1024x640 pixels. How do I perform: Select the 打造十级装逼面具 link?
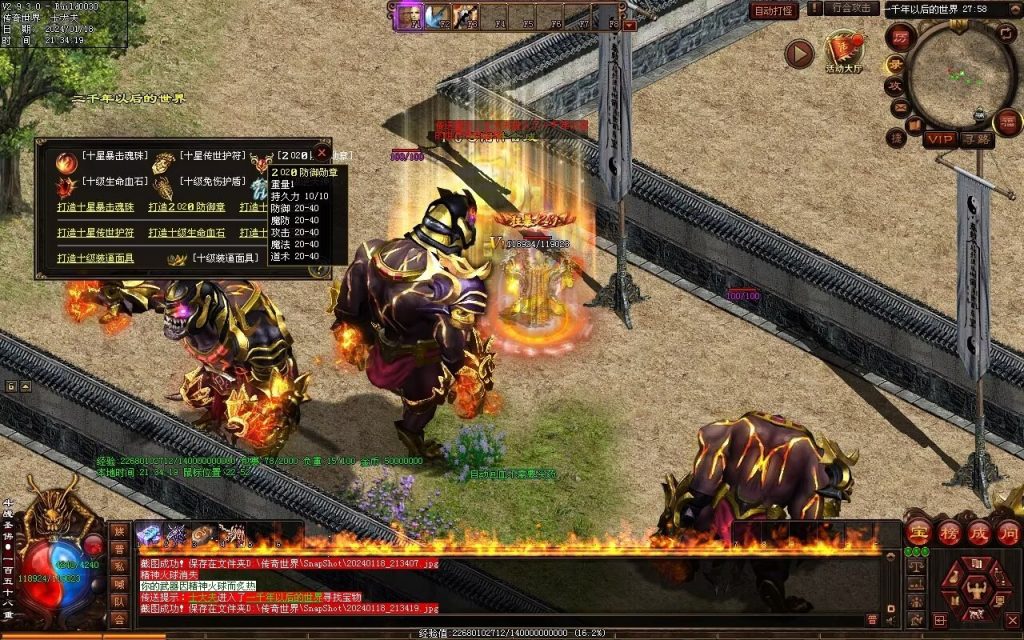tap(95, 258)
